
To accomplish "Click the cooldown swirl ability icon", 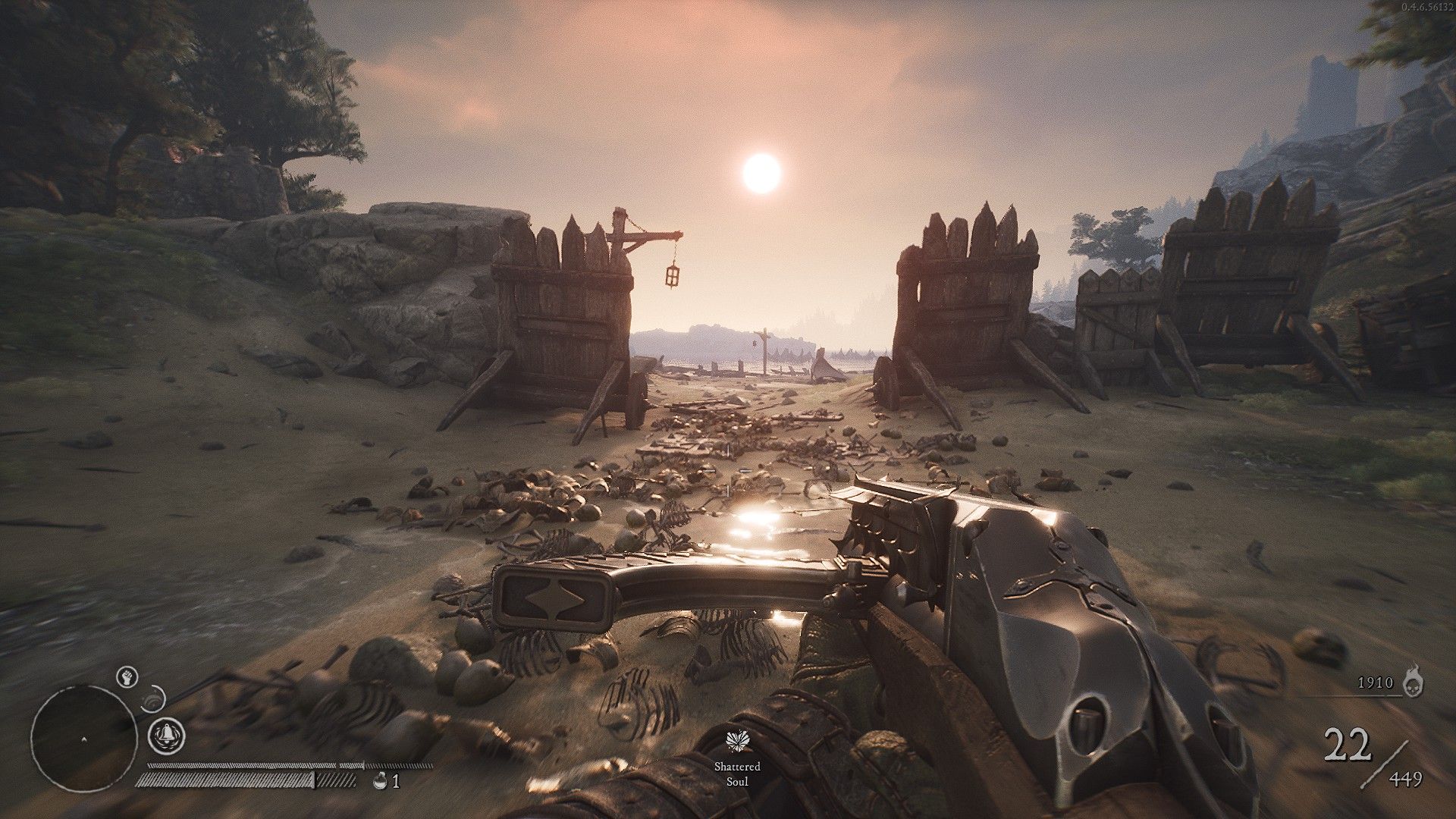I will coord(155,695).
